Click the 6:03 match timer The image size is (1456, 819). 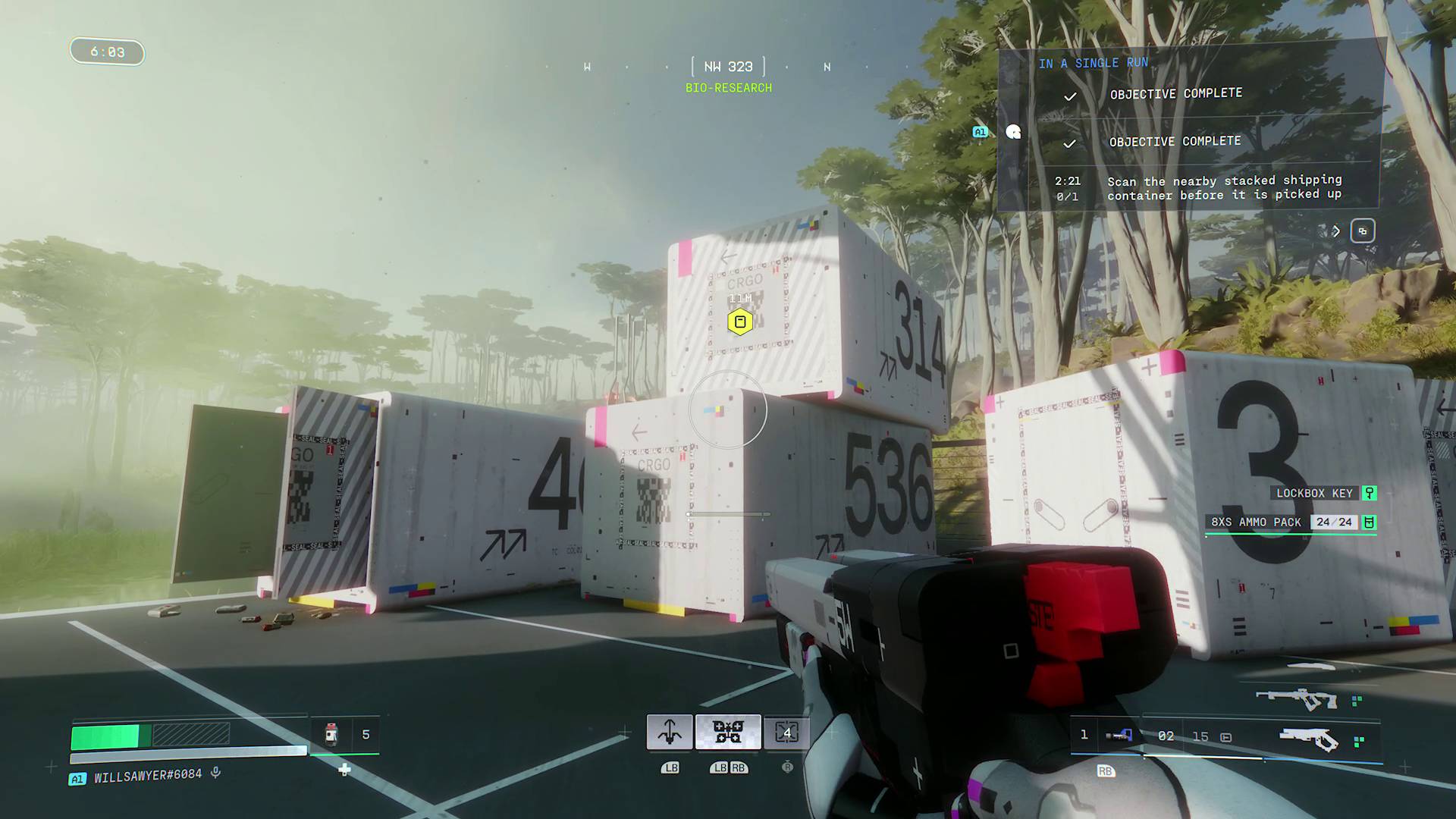pyautogui.click(x=106, y=51)
